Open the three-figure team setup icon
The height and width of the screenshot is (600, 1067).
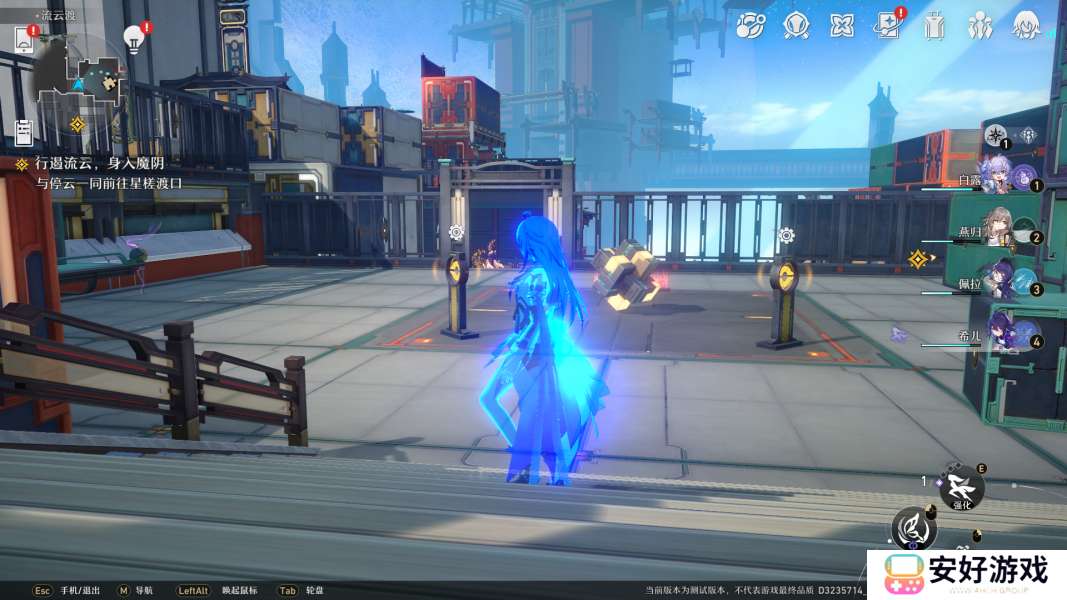coord(980,25)
